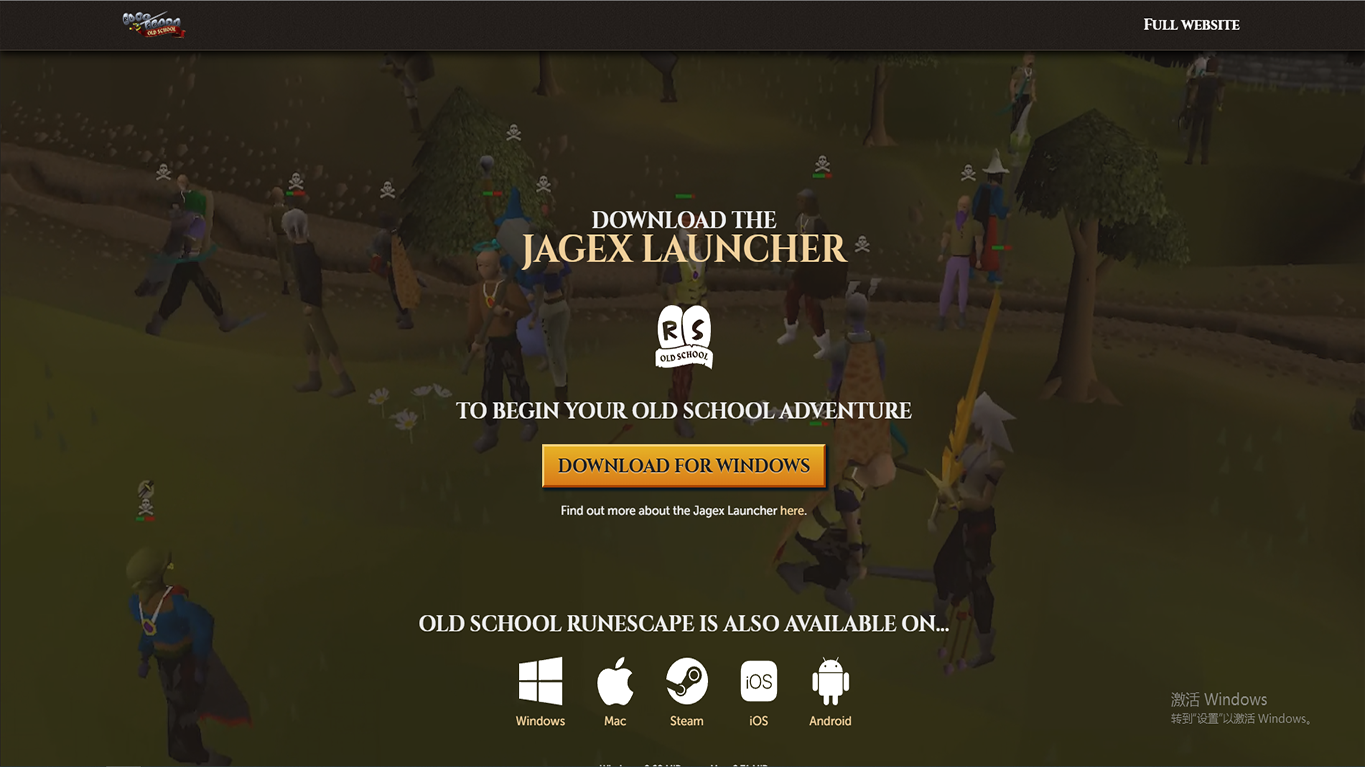The height and width of the screenshot is (767, 1365).
Task: Select the Windows platform icon
Action: coord(540,682)
